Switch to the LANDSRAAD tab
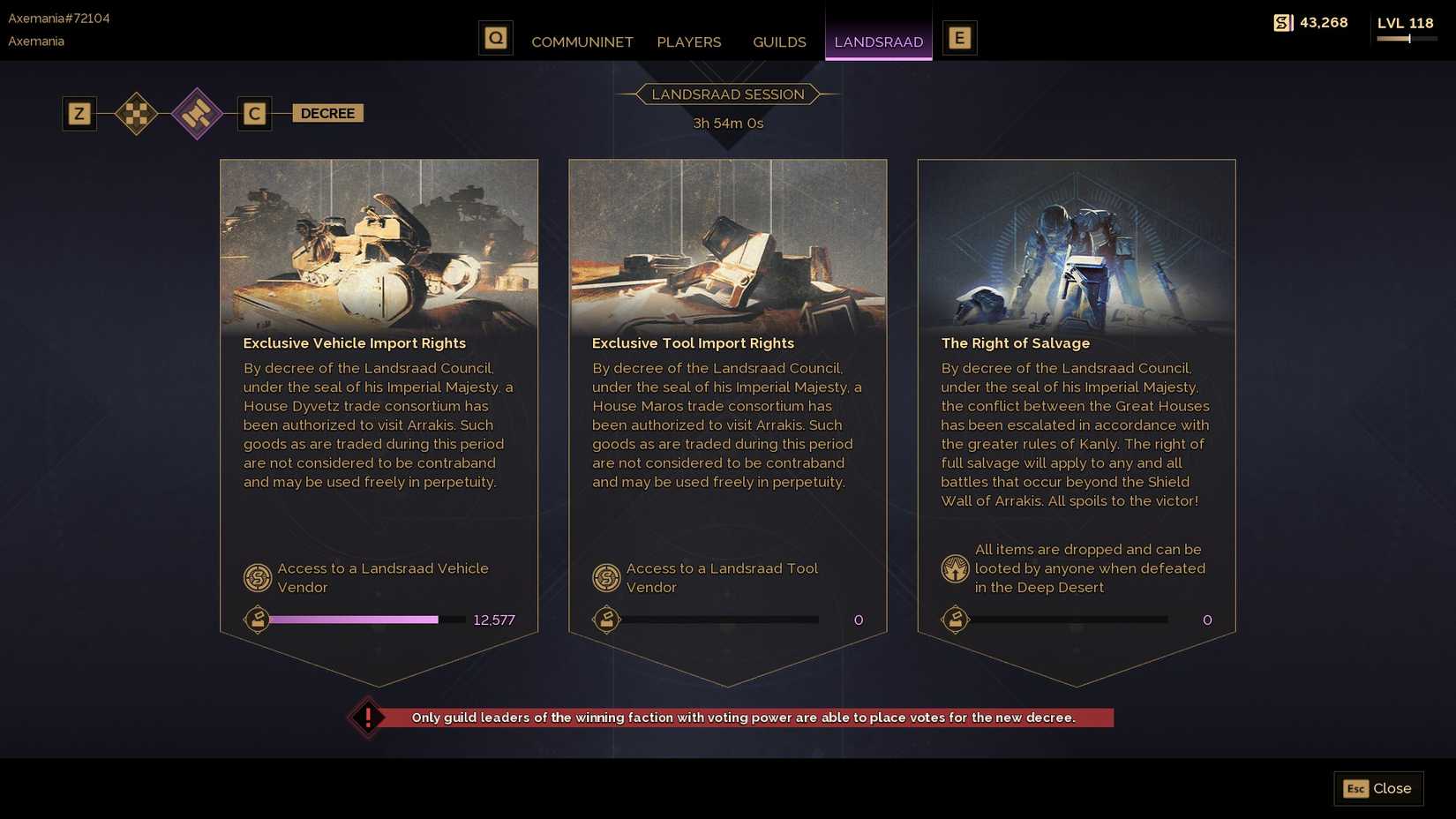1456x819 pixels. [x=878, y=41]
